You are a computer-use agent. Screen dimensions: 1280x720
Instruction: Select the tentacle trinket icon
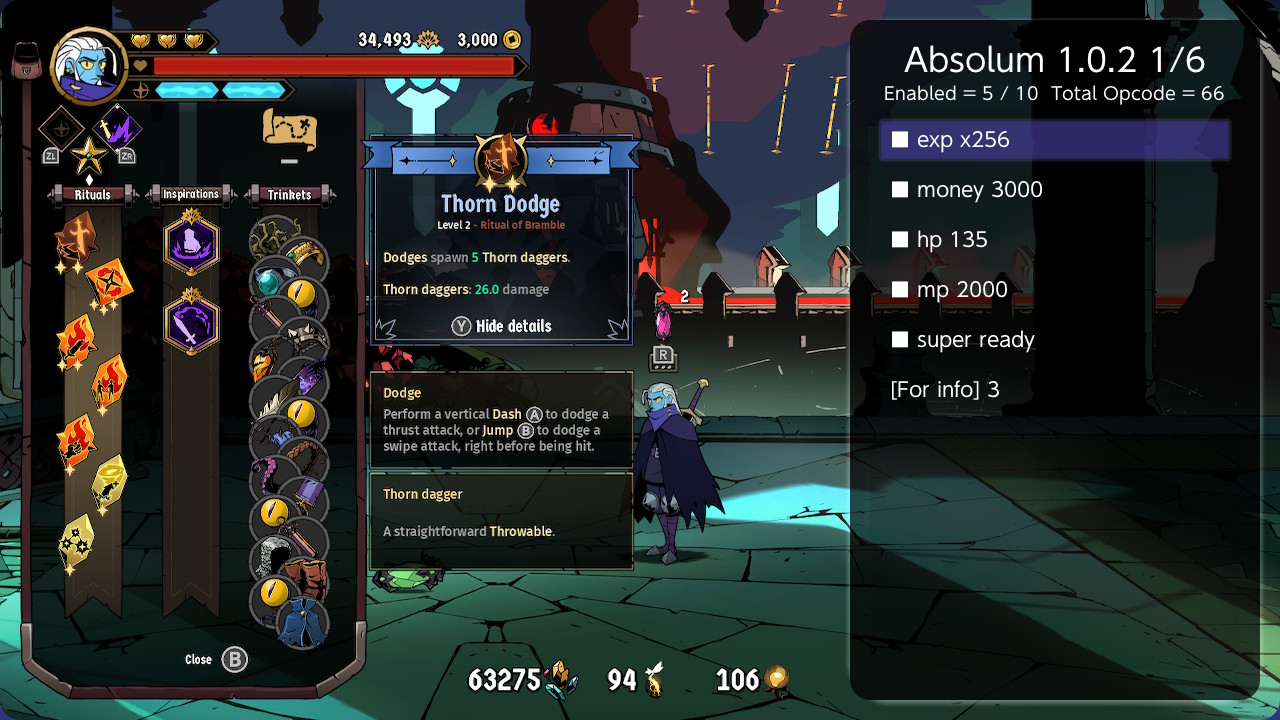tap(266, 470)
